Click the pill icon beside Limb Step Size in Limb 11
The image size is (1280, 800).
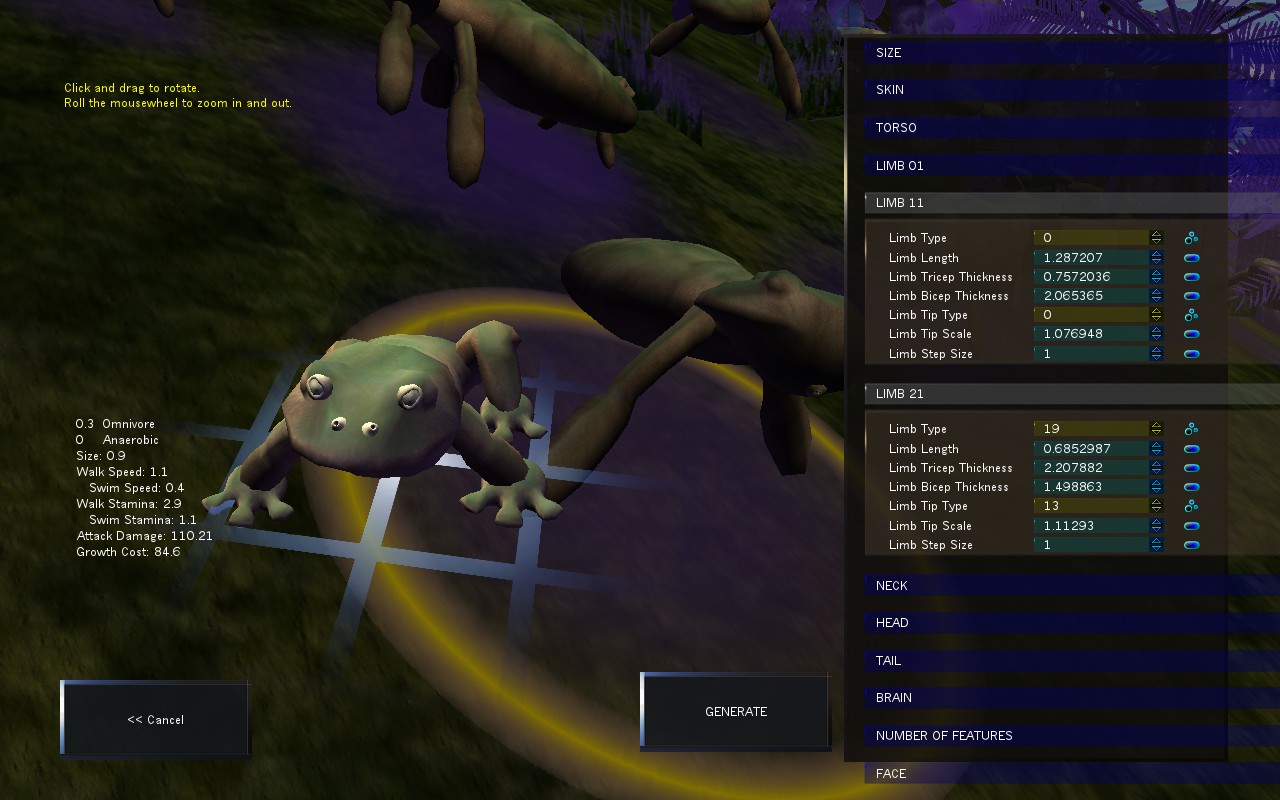point(1191,353)
